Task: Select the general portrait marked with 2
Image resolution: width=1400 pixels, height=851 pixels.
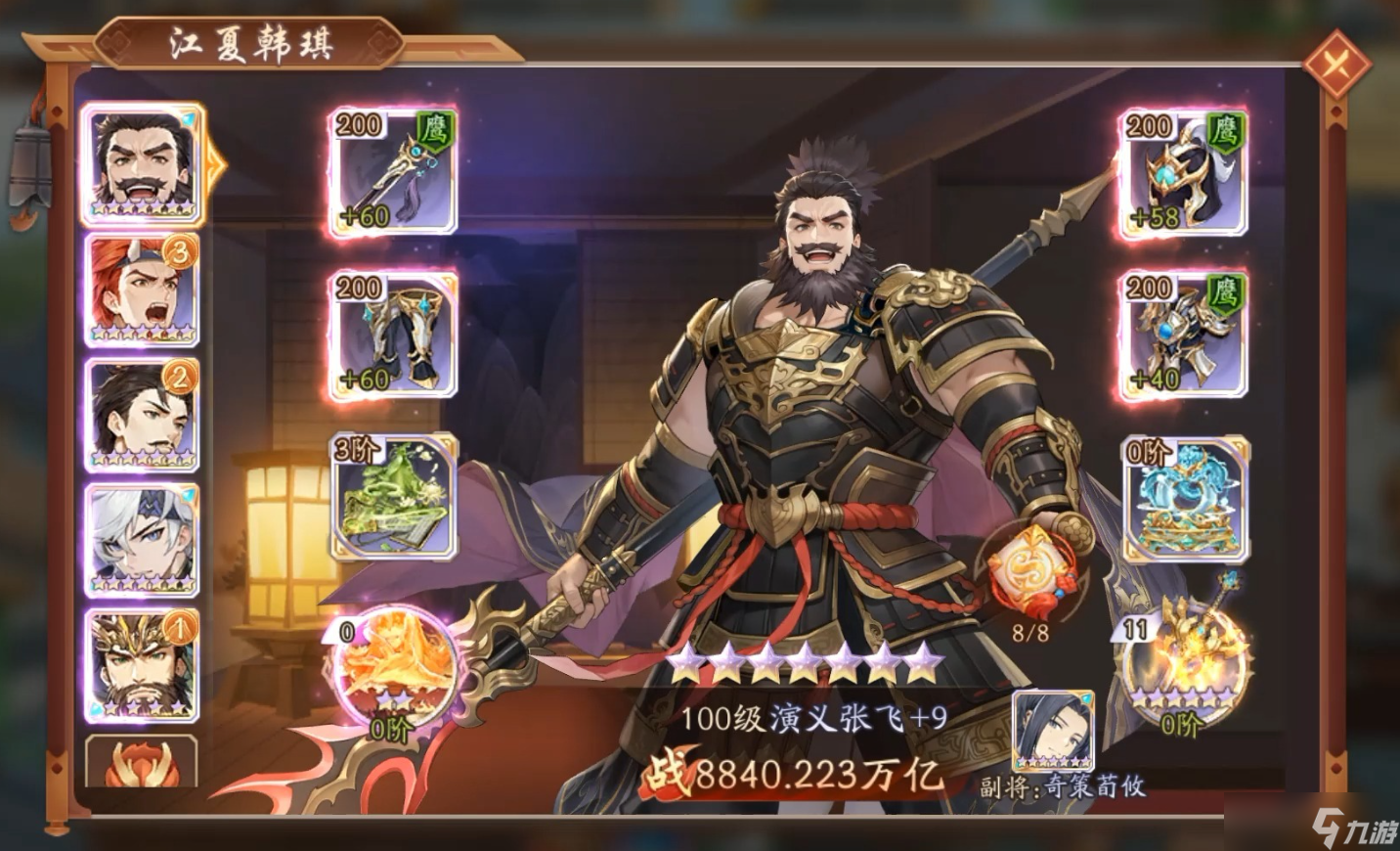Action: [143, 415]
